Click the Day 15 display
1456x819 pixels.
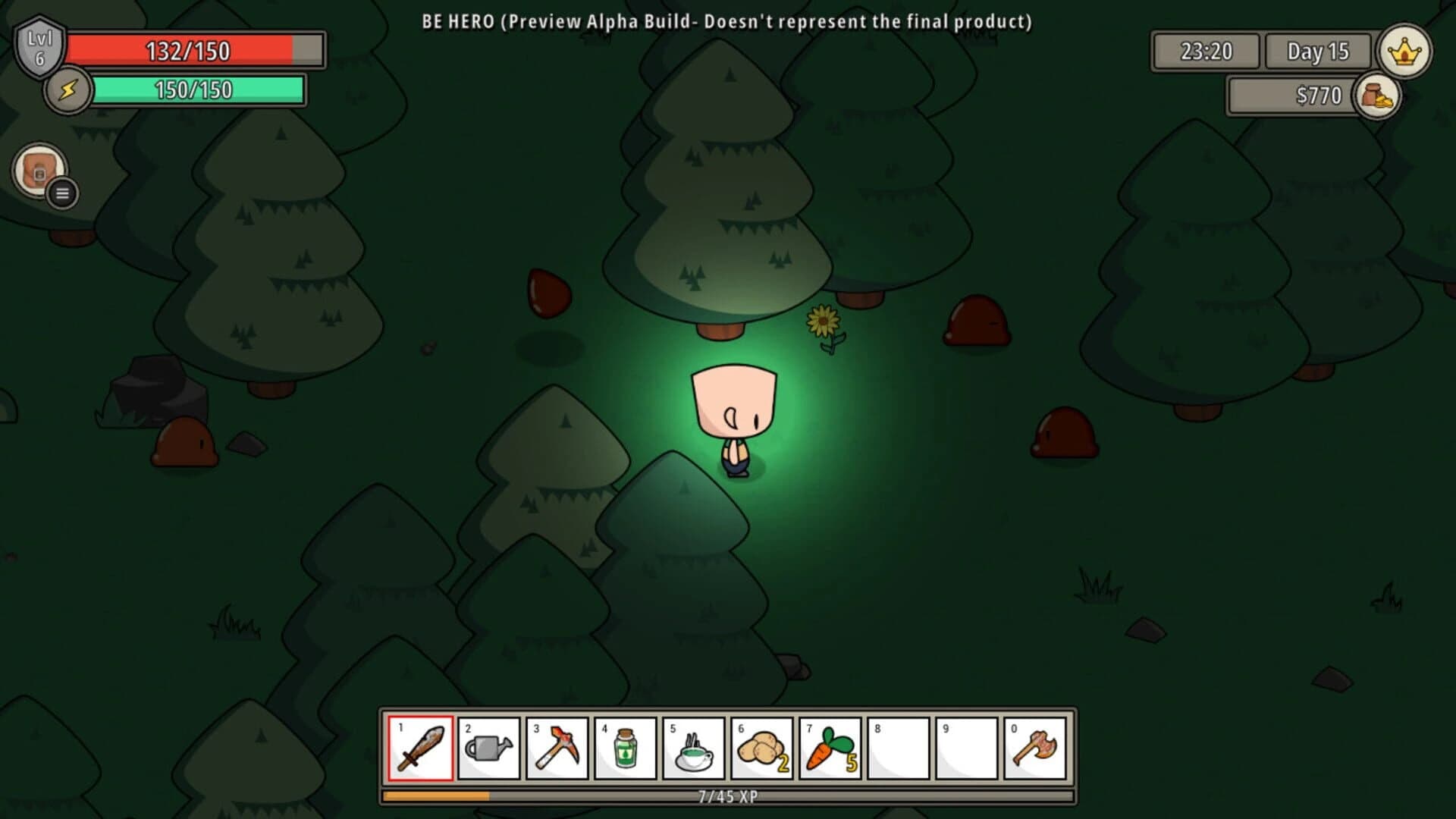tap(1317, 52)
